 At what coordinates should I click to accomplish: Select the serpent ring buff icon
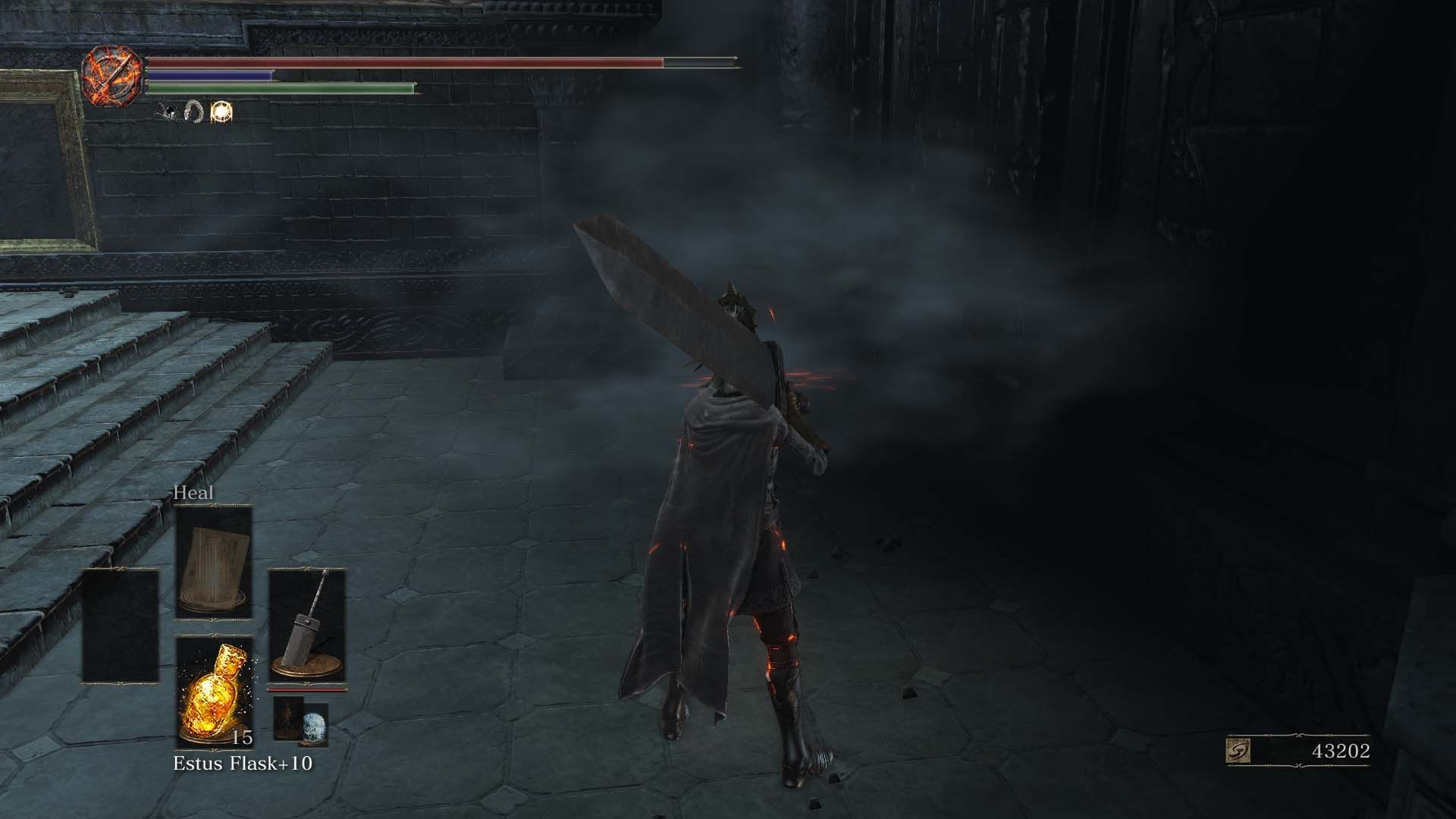tap(192, 111)
